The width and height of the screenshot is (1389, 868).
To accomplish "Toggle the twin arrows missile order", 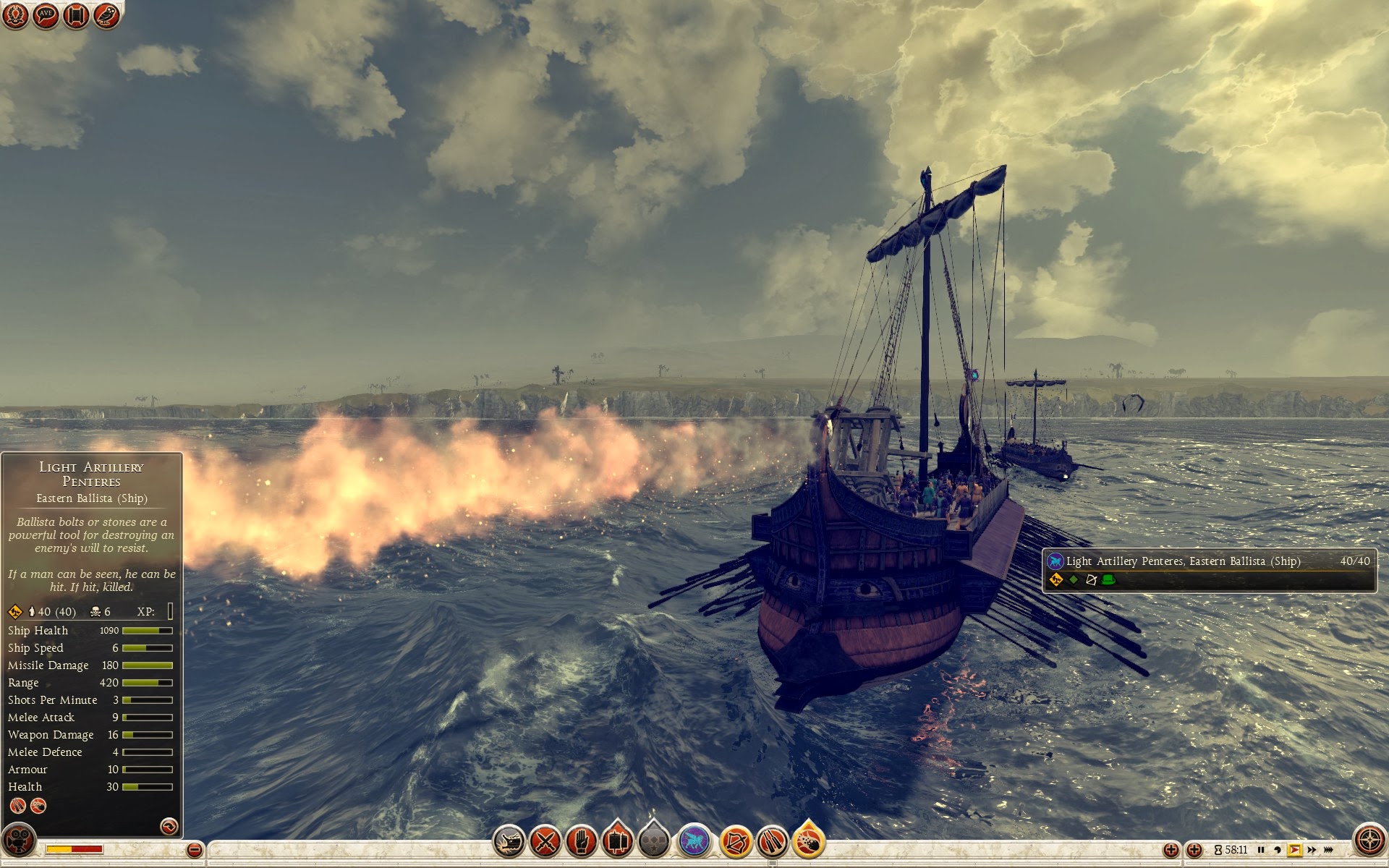I will tap(772, 841).
